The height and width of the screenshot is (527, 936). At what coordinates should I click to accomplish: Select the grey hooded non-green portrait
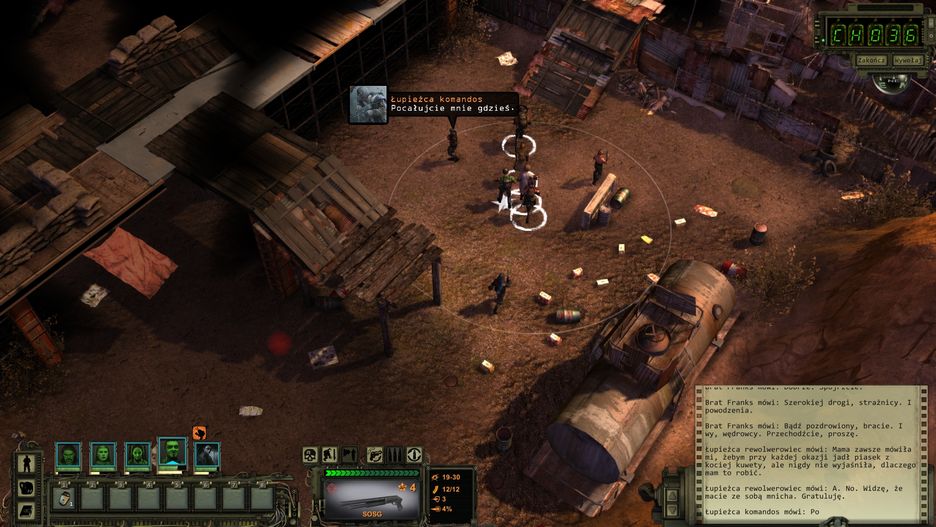click(x=207, y=456)
